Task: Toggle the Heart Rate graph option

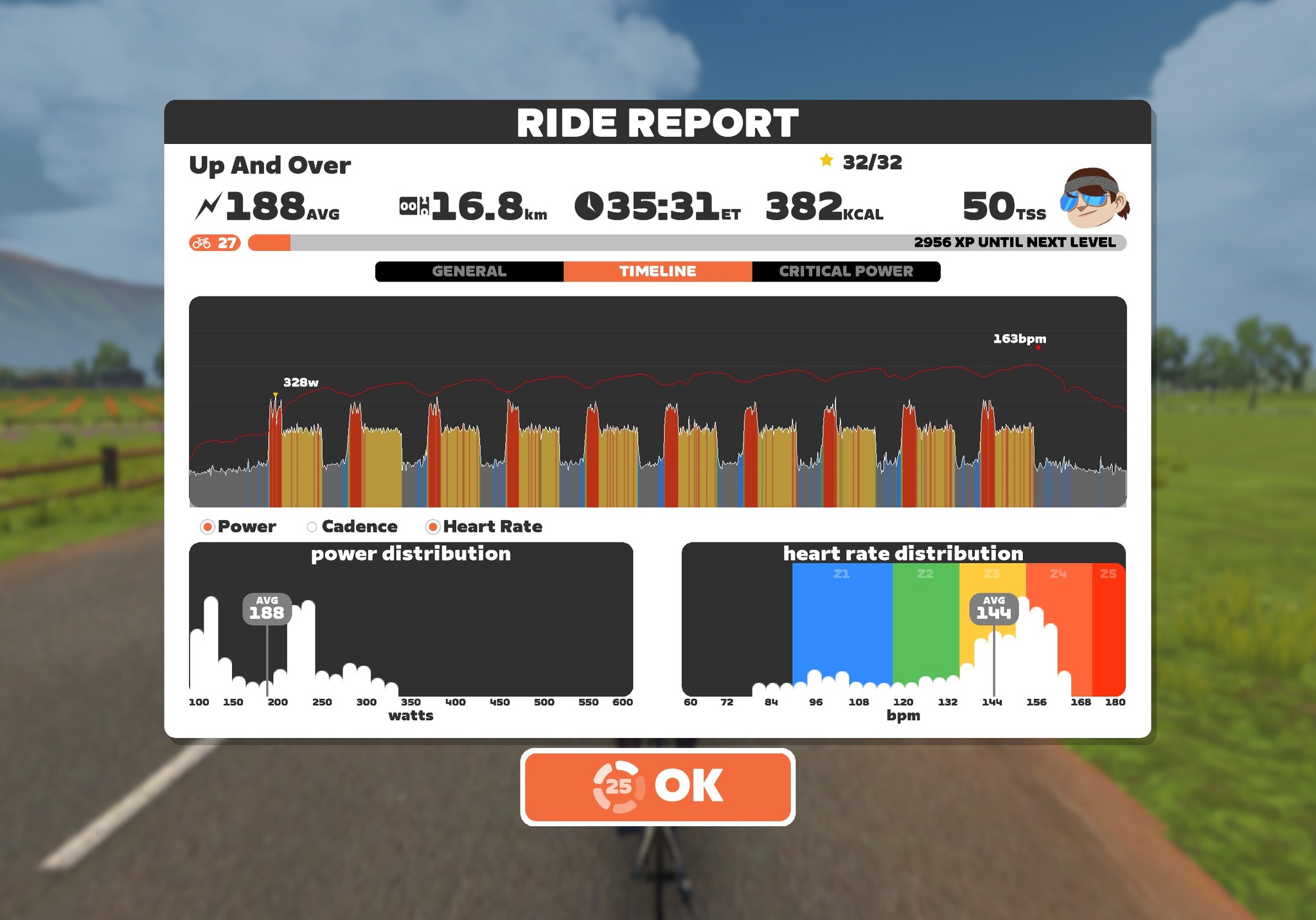Action: [x=433, y=527]
